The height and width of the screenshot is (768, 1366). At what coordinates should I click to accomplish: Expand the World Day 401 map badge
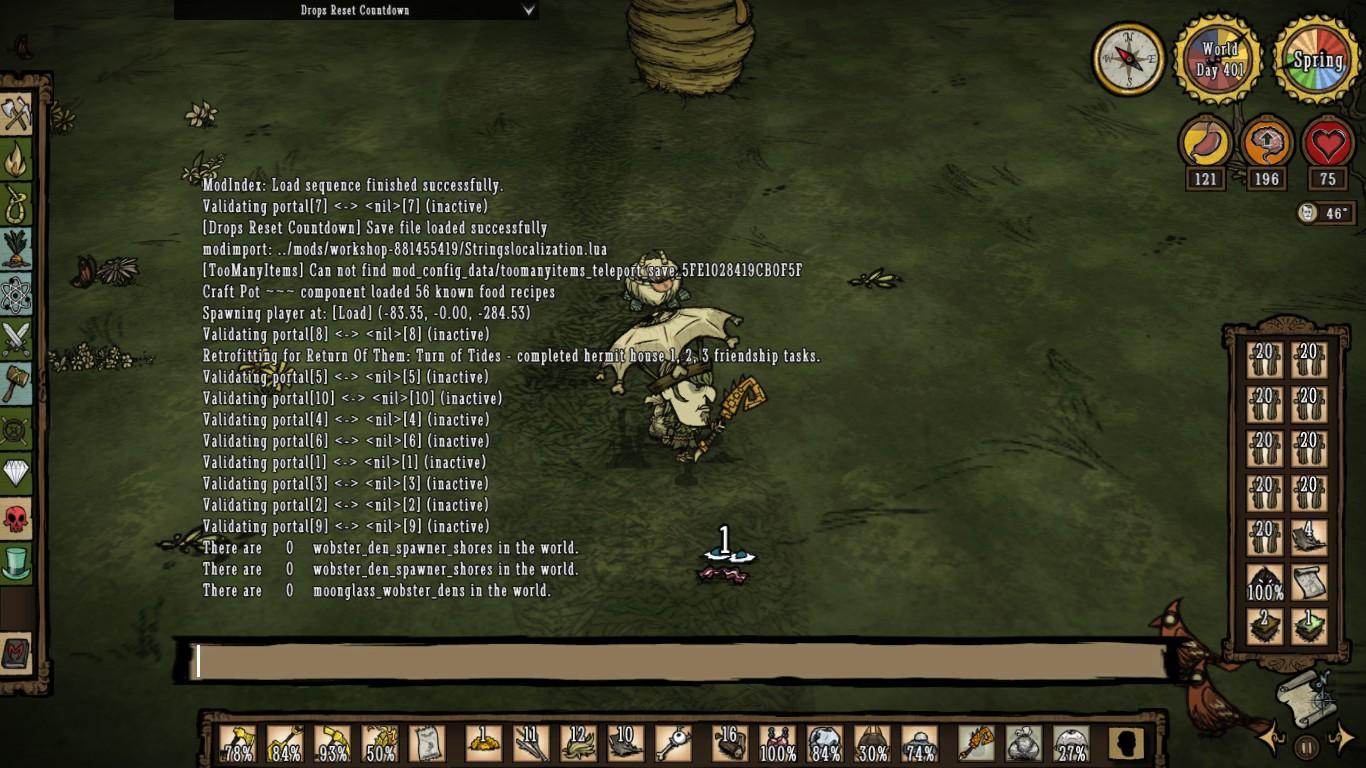point(1218,58)
